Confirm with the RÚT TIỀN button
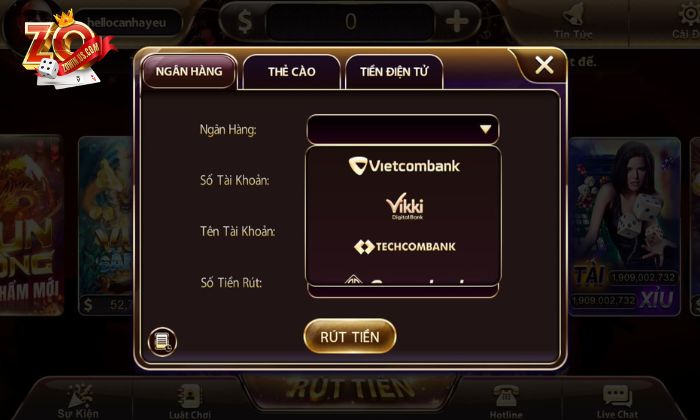The image size is (700, 420). click(350, 336)
